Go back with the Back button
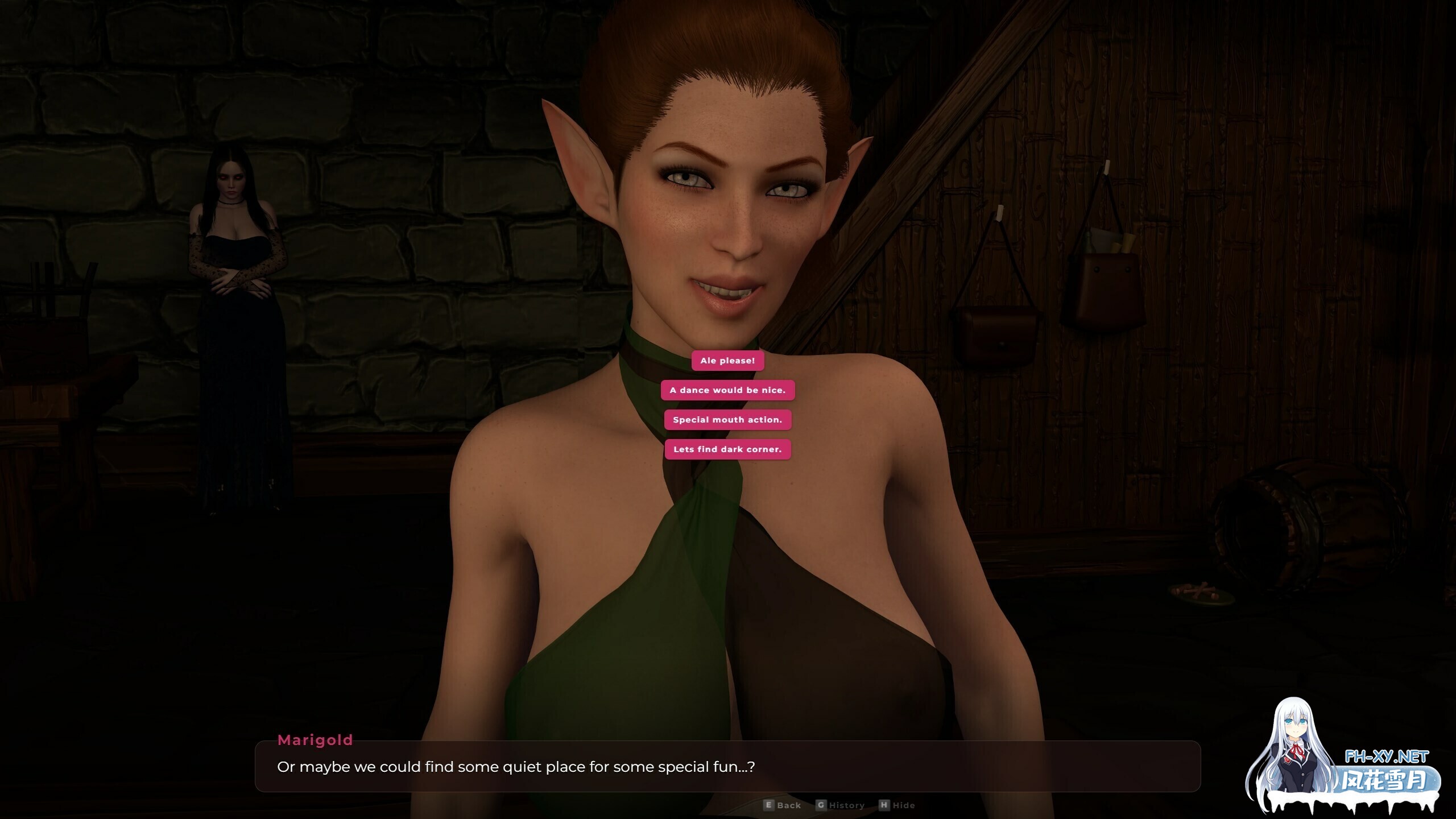Screen dimensions: 1456x819 pyautogui.click(x=783, y=805)
